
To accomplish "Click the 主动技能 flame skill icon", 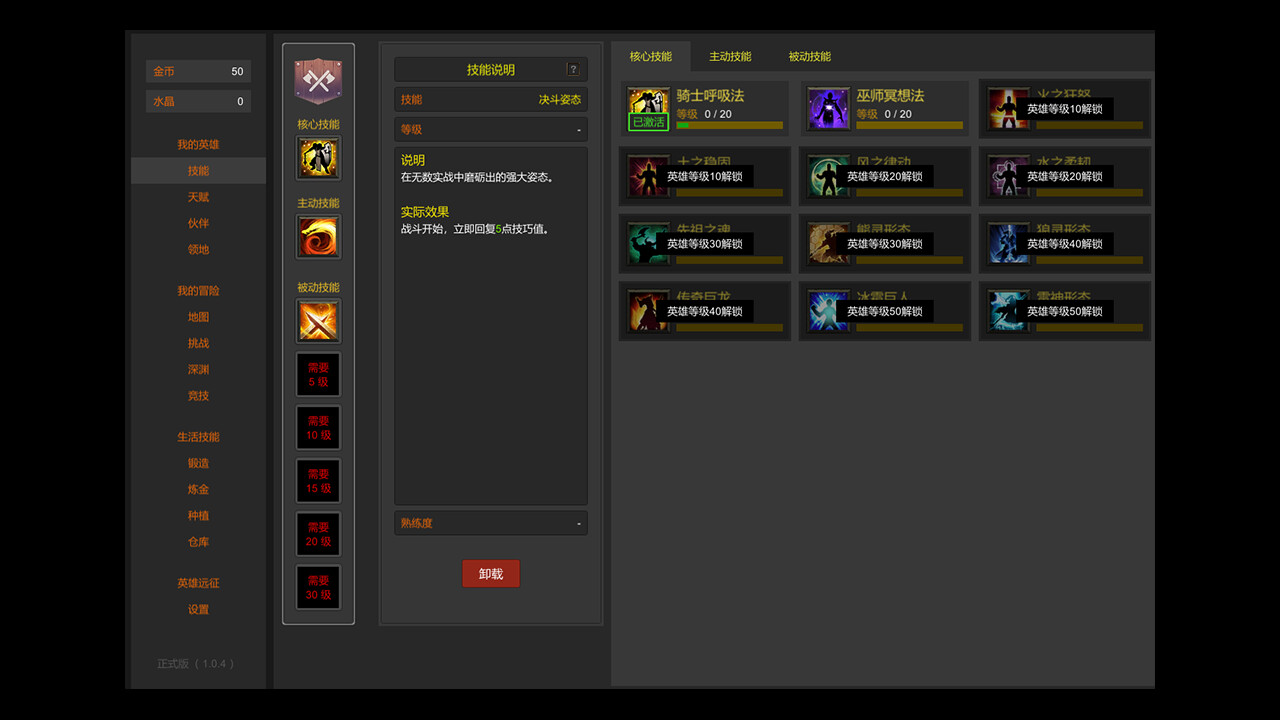I will [318, 237].
